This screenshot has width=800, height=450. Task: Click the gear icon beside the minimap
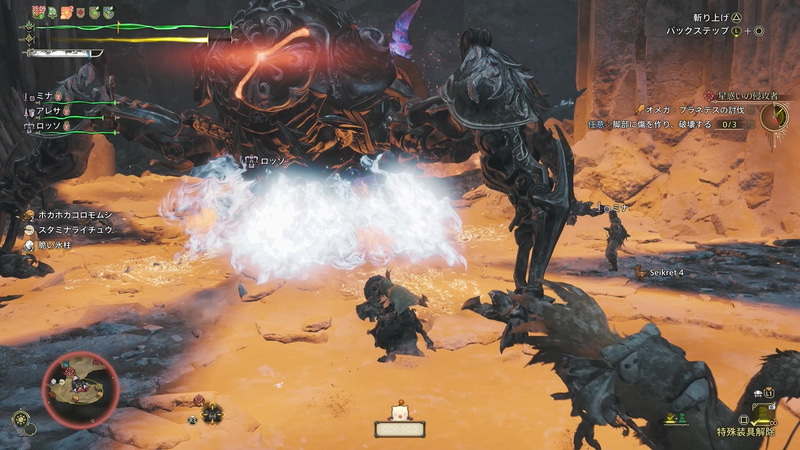pyautogui.click(x=20, y=419)
